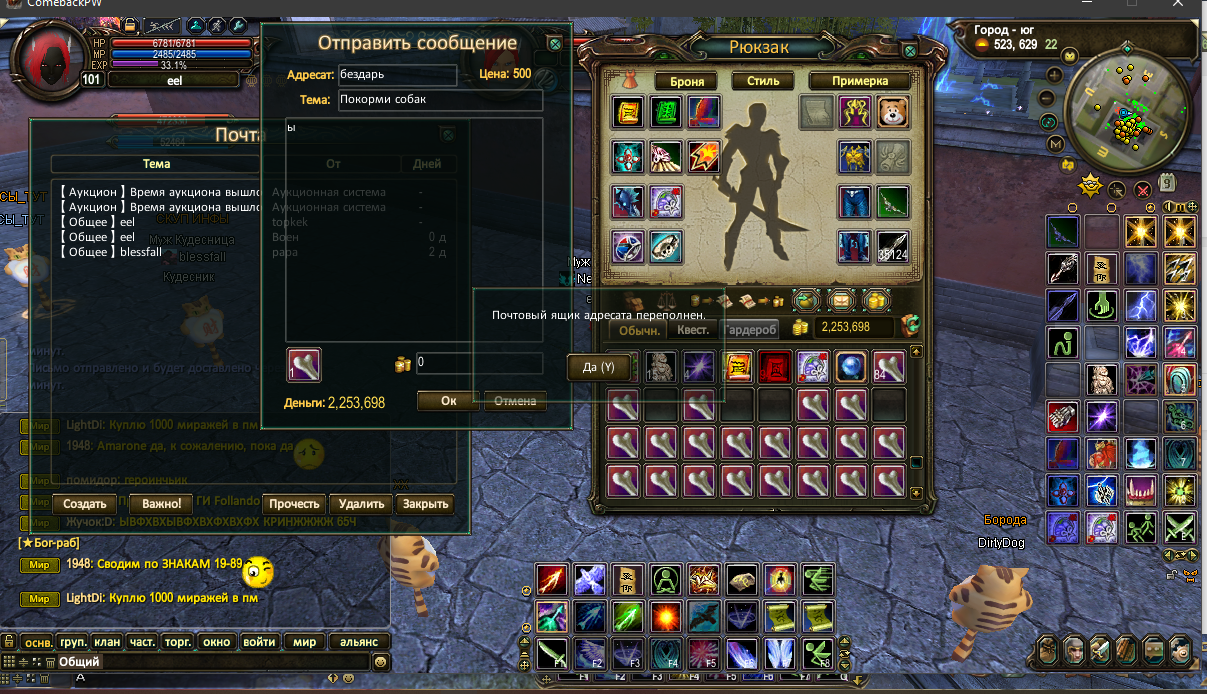Delete mail using Удалить button
The width and height of the screenshot is (1207, 694).
(361, 504)
